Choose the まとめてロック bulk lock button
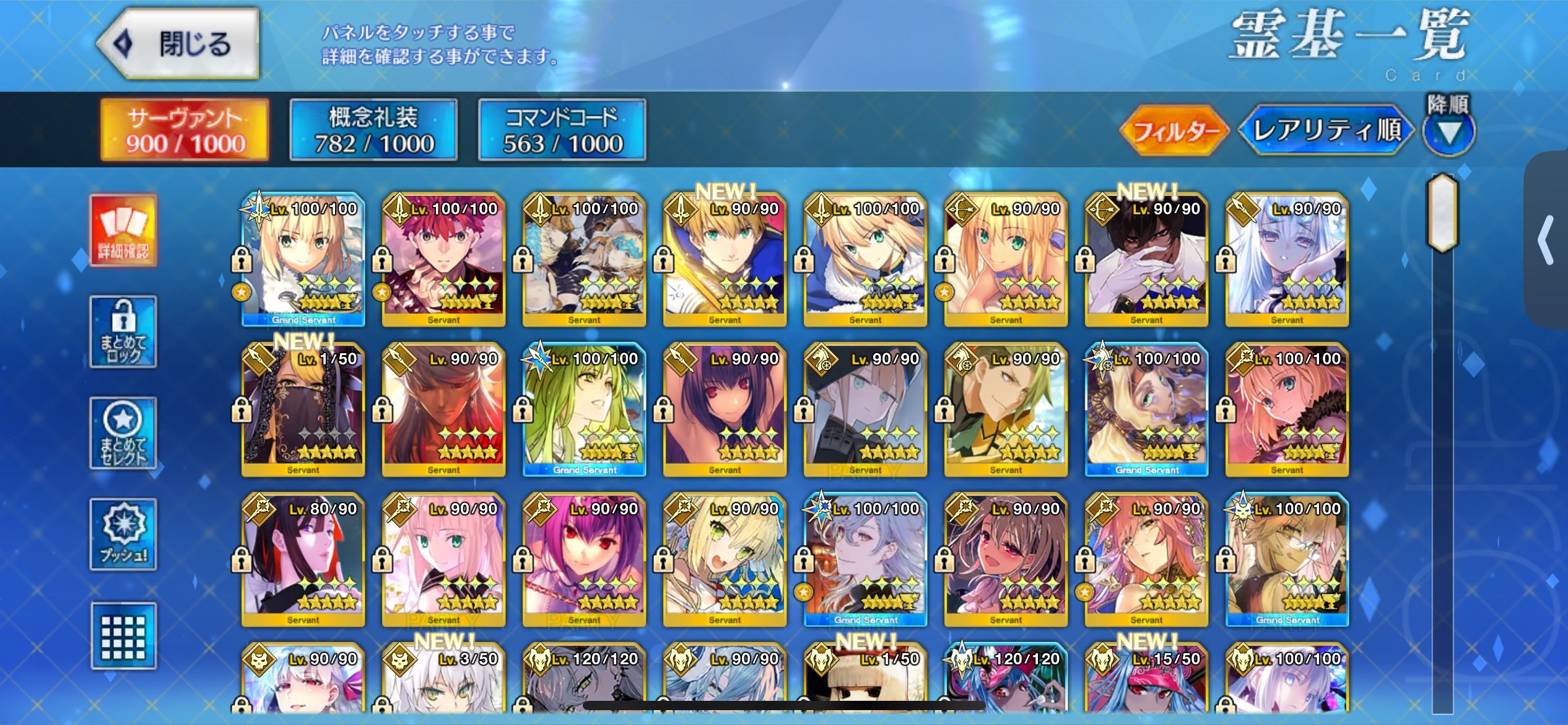The height and width of the screenshot is (725, 1568). (123, 332)
